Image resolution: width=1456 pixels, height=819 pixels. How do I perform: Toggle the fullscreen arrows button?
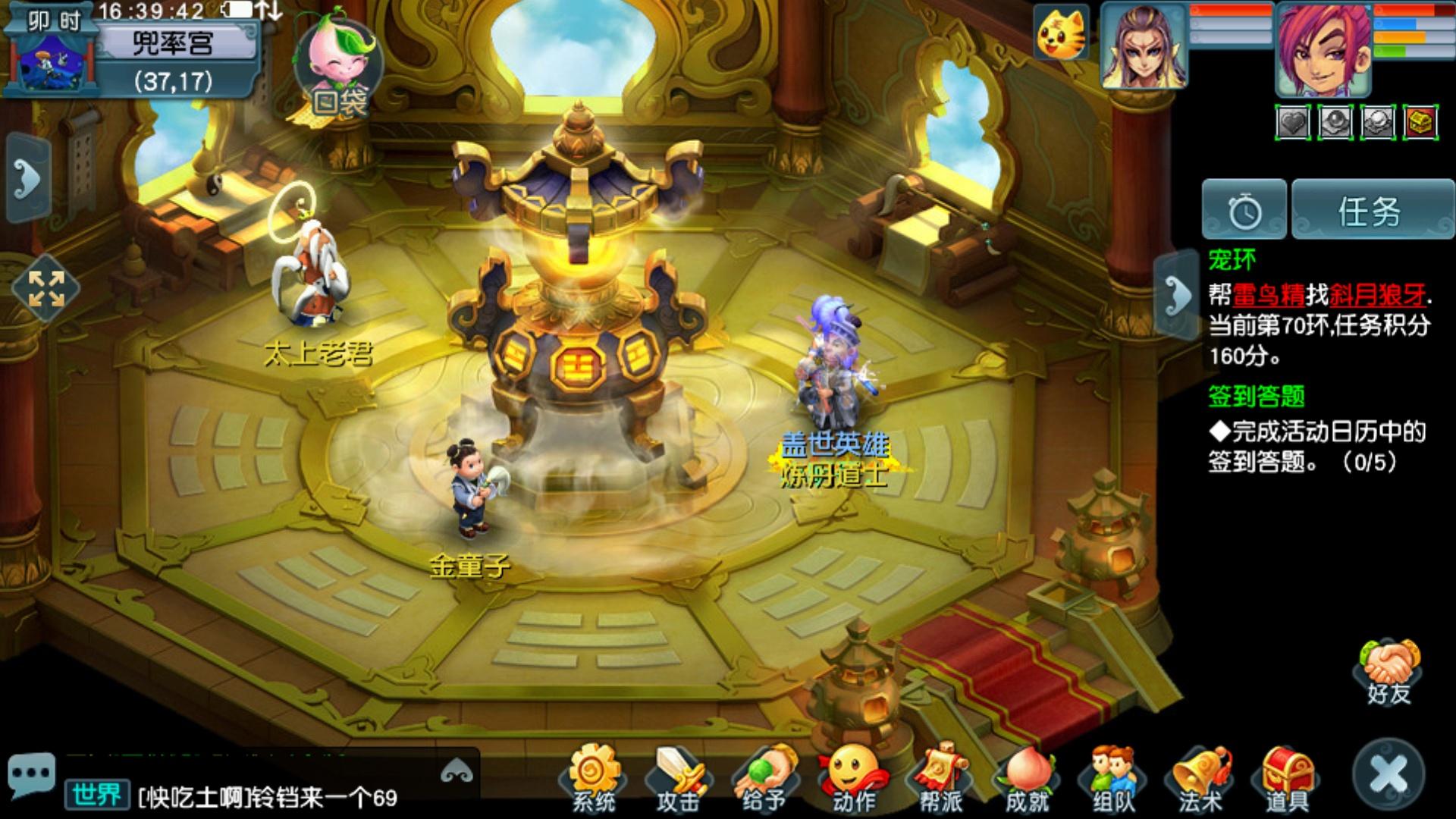pos(46,288)
